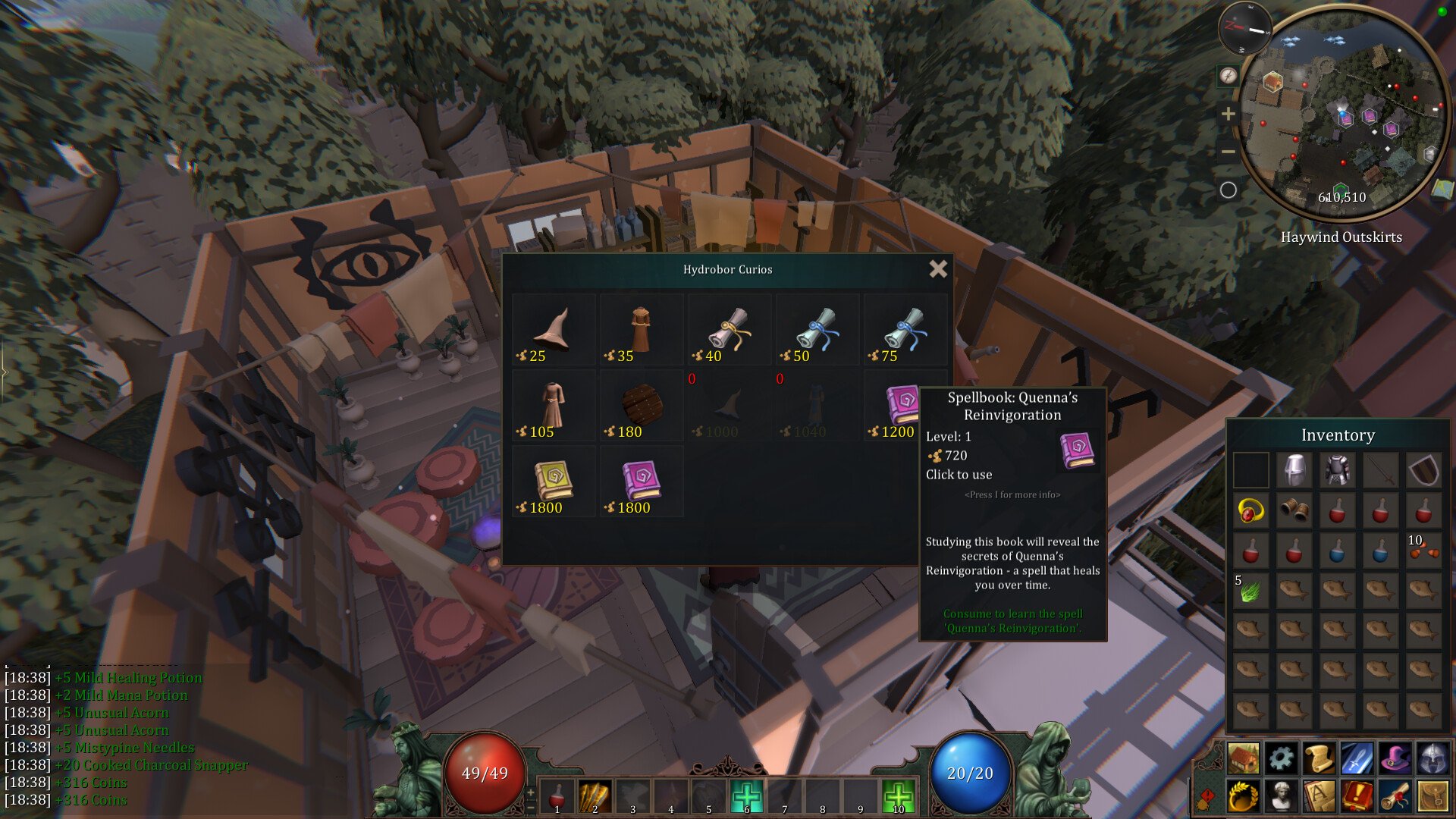Image resolution: width=1456 pixels, height=819 pixels.
Task: Open the purple wizard hat magic menu
Action: (x=1395, y=758)
